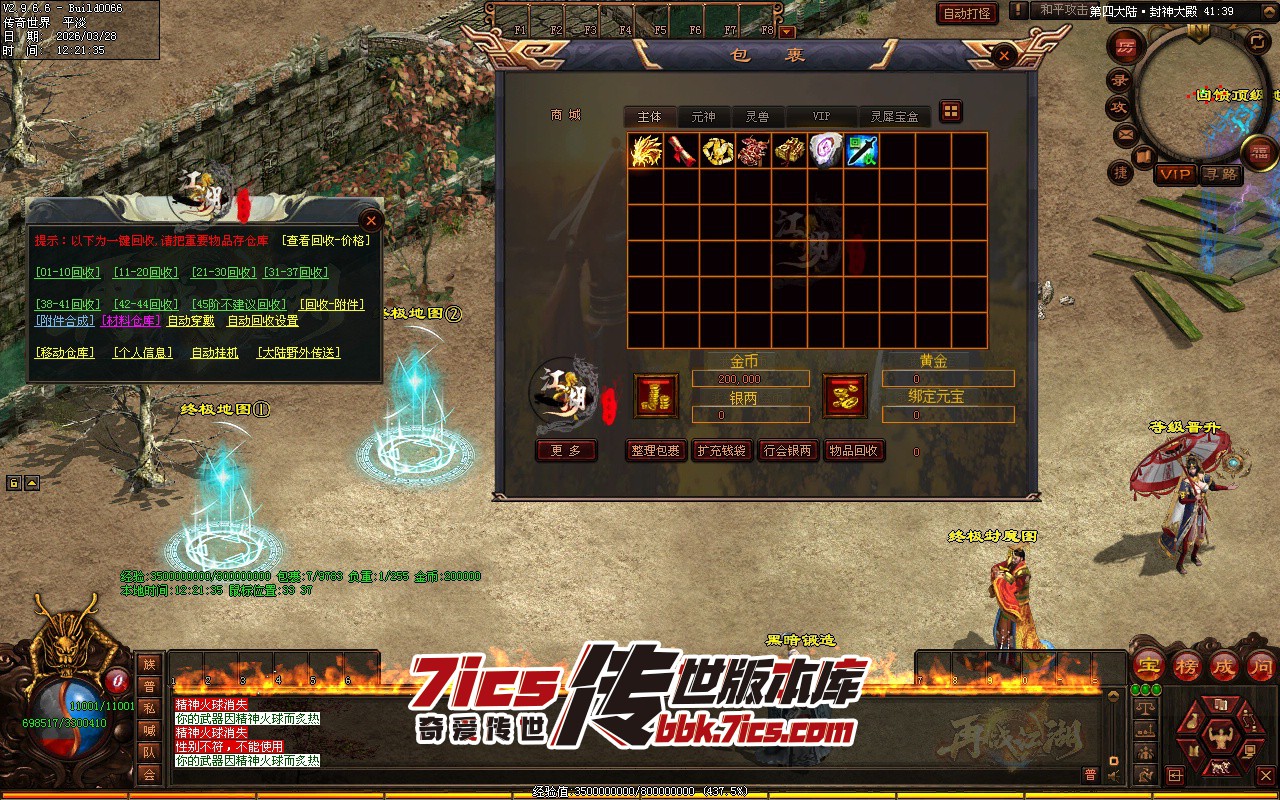Toggle 自动打怪 auto-fight button

(x=967, y=13)
